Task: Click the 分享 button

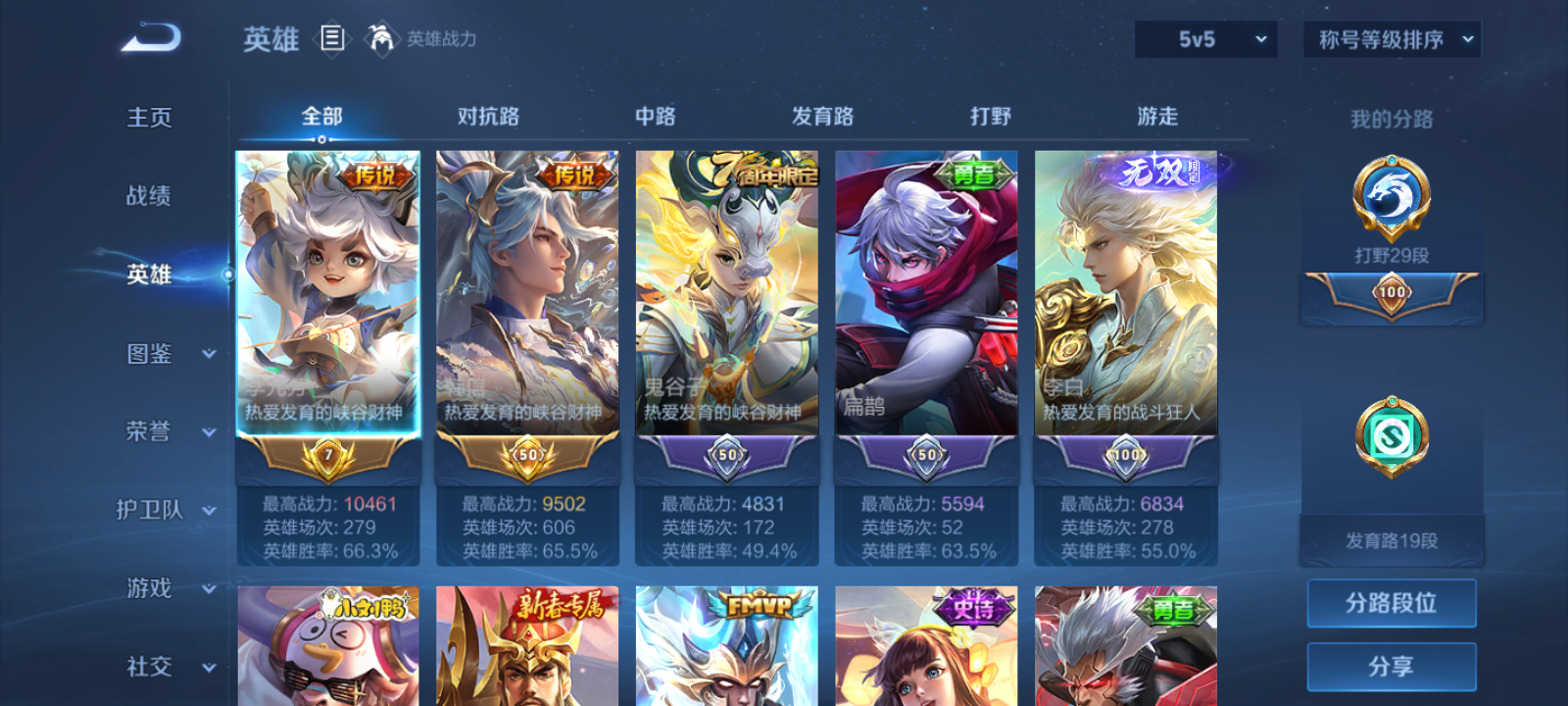Action: [x=1392, y=665]
